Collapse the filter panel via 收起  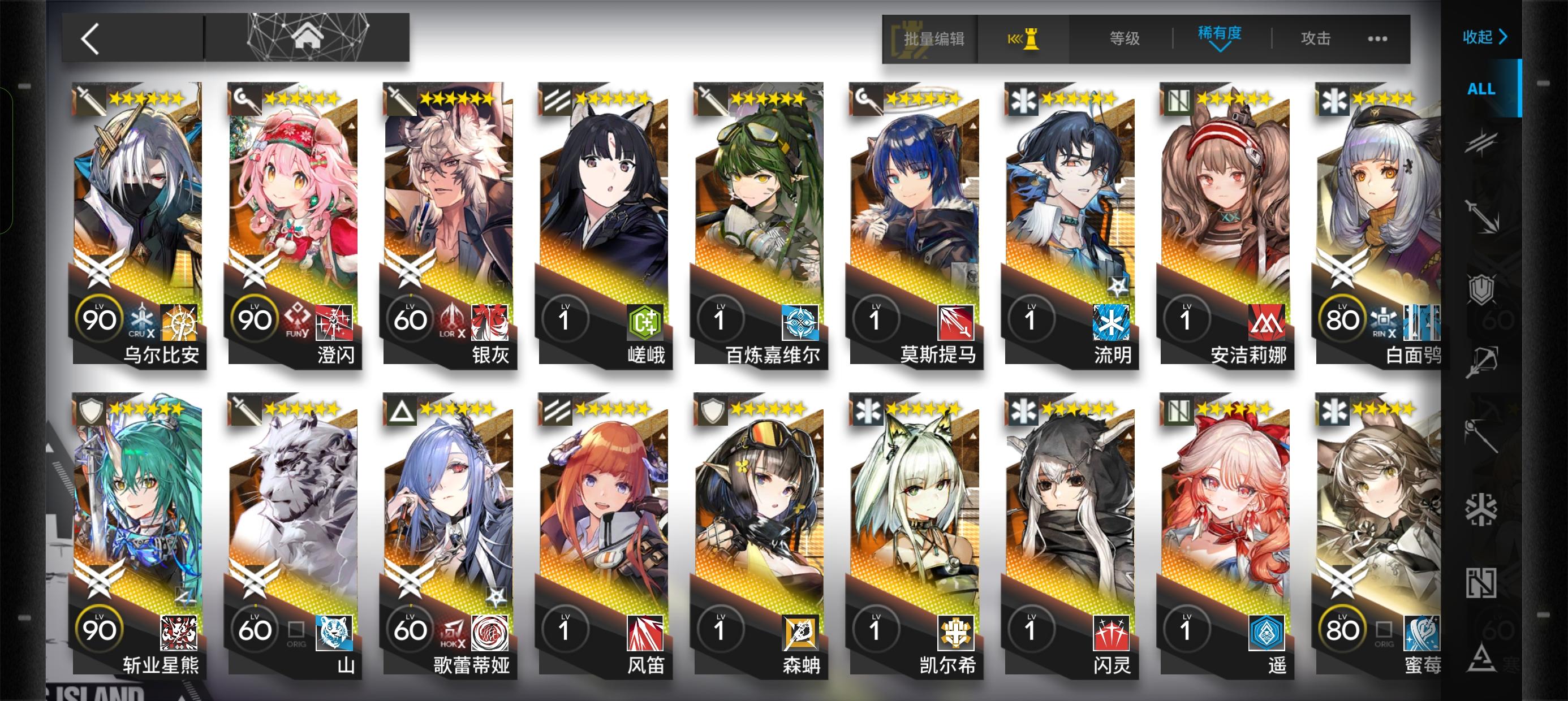click(x=1487, y=37)
